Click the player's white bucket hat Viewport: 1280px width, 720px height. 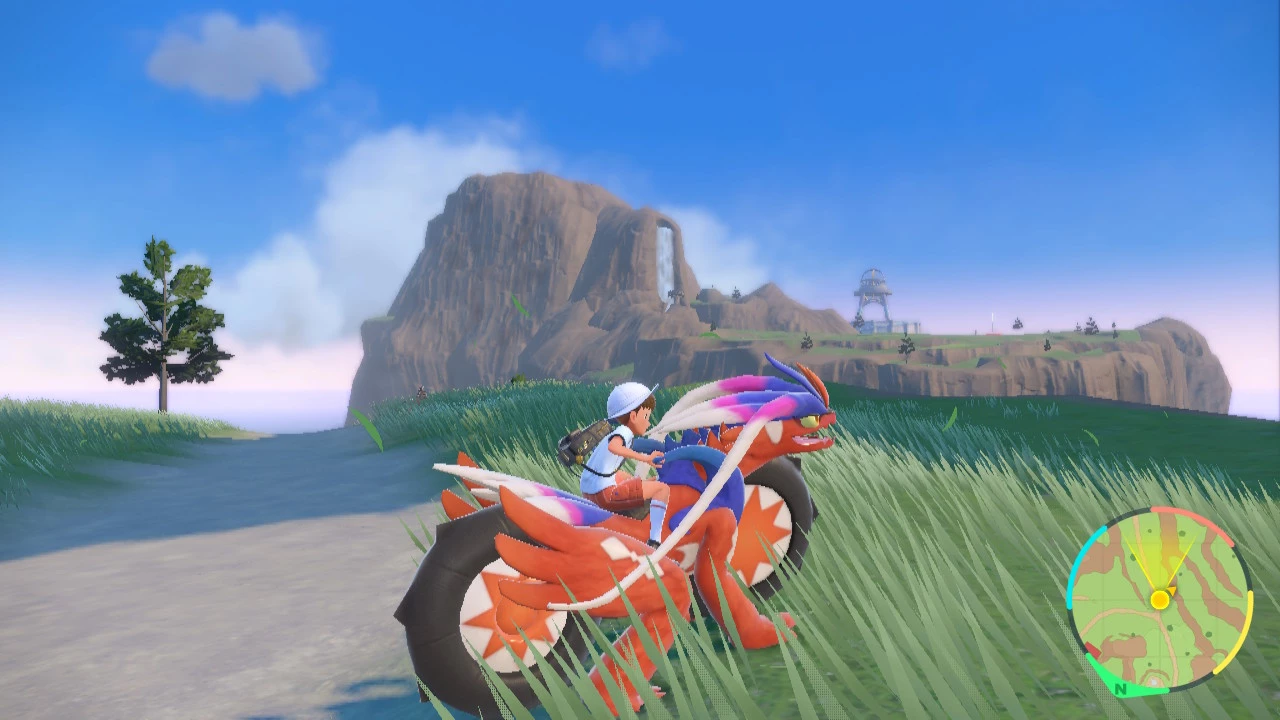pos(628,402)
